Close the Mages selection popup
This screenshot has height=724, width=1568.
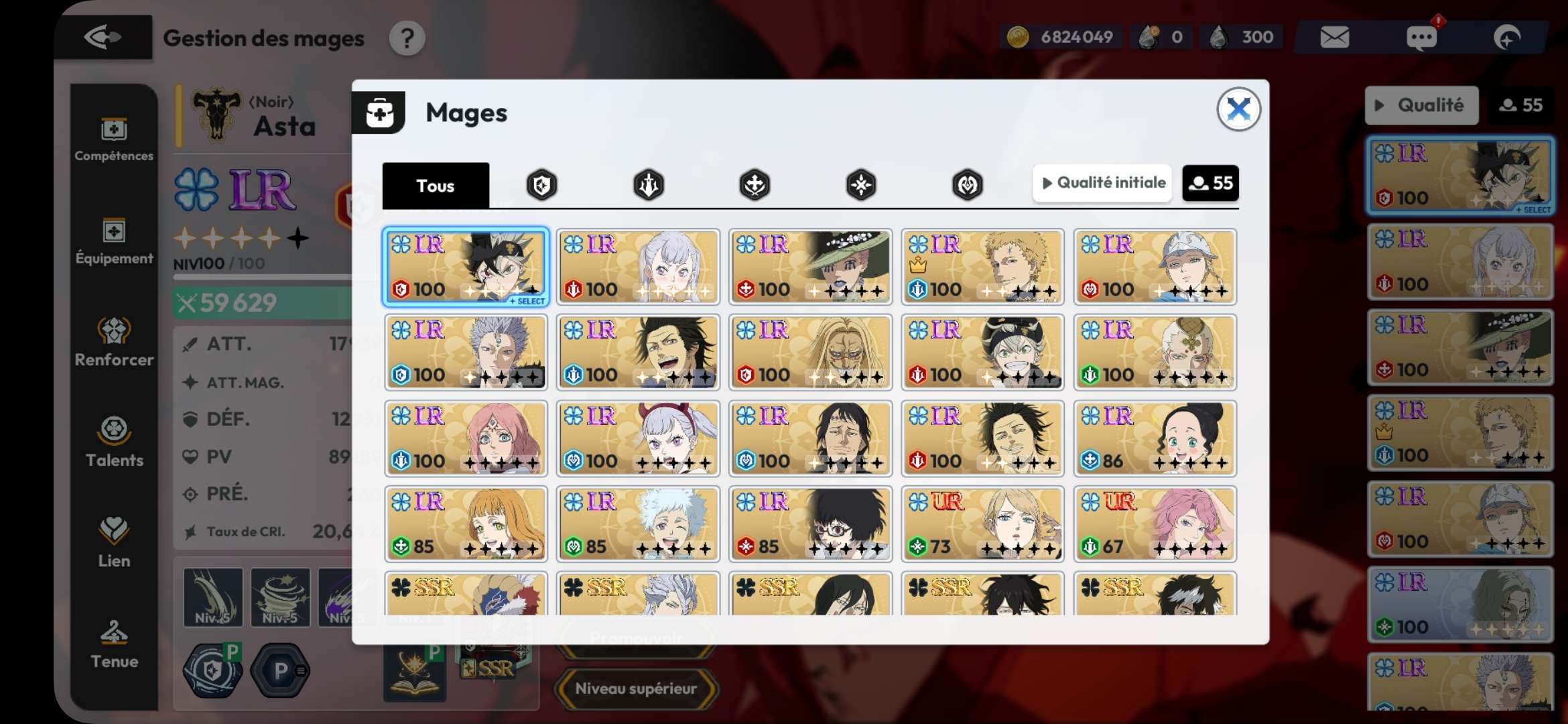(x=1238, y=109)
